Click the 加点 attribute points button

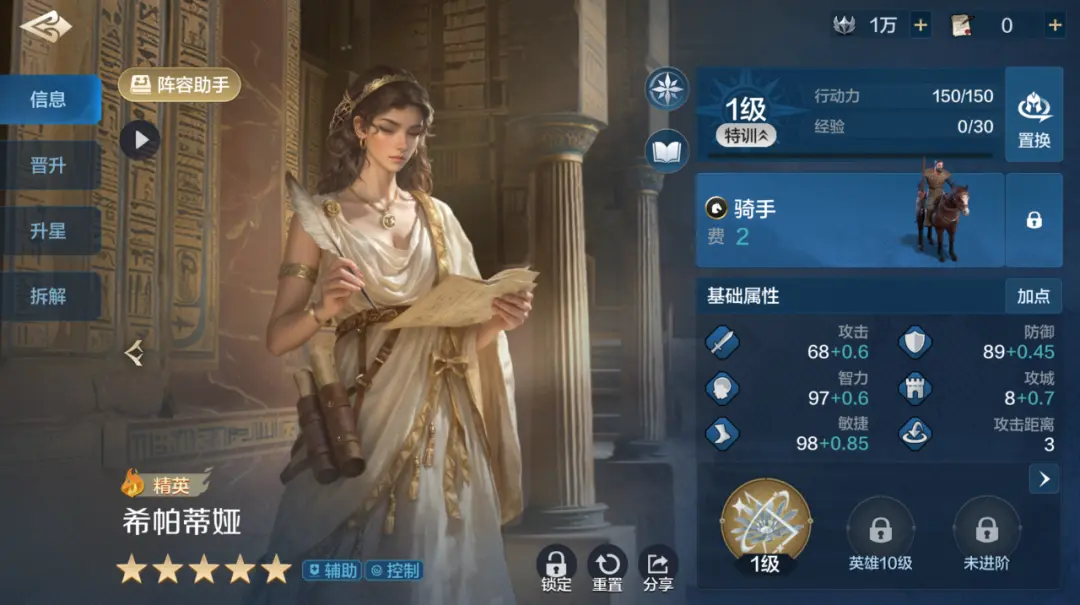(x=1033, y=296)
